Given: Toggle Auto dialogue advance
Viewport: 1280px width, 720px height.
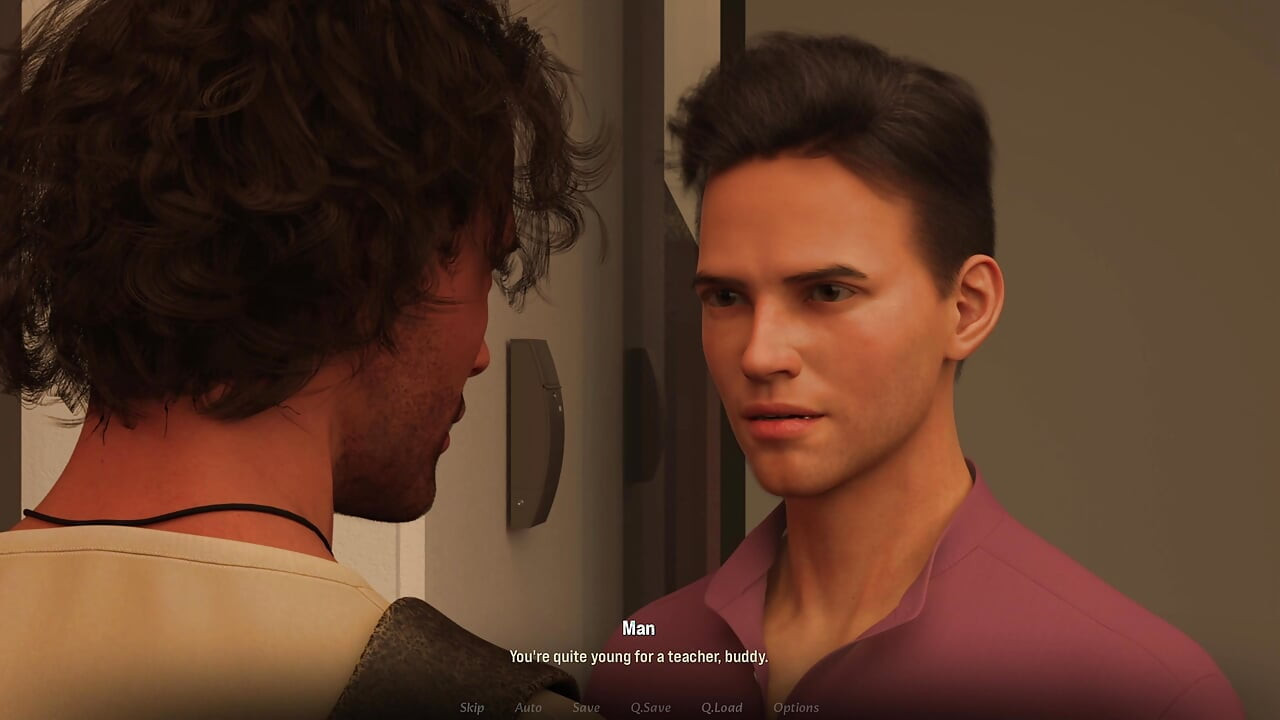Looking at the screenshot, I should (x=528, y=708).
